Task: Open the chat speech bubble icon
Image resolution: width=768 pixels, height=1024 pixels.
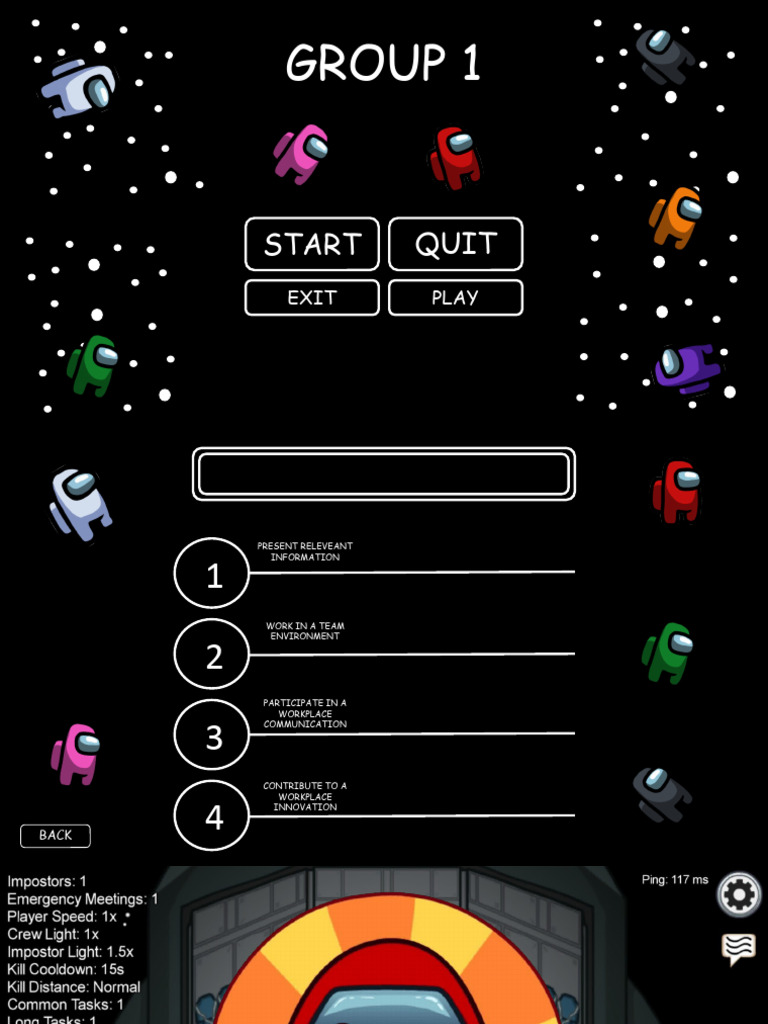Action: (x=738, y=948)
